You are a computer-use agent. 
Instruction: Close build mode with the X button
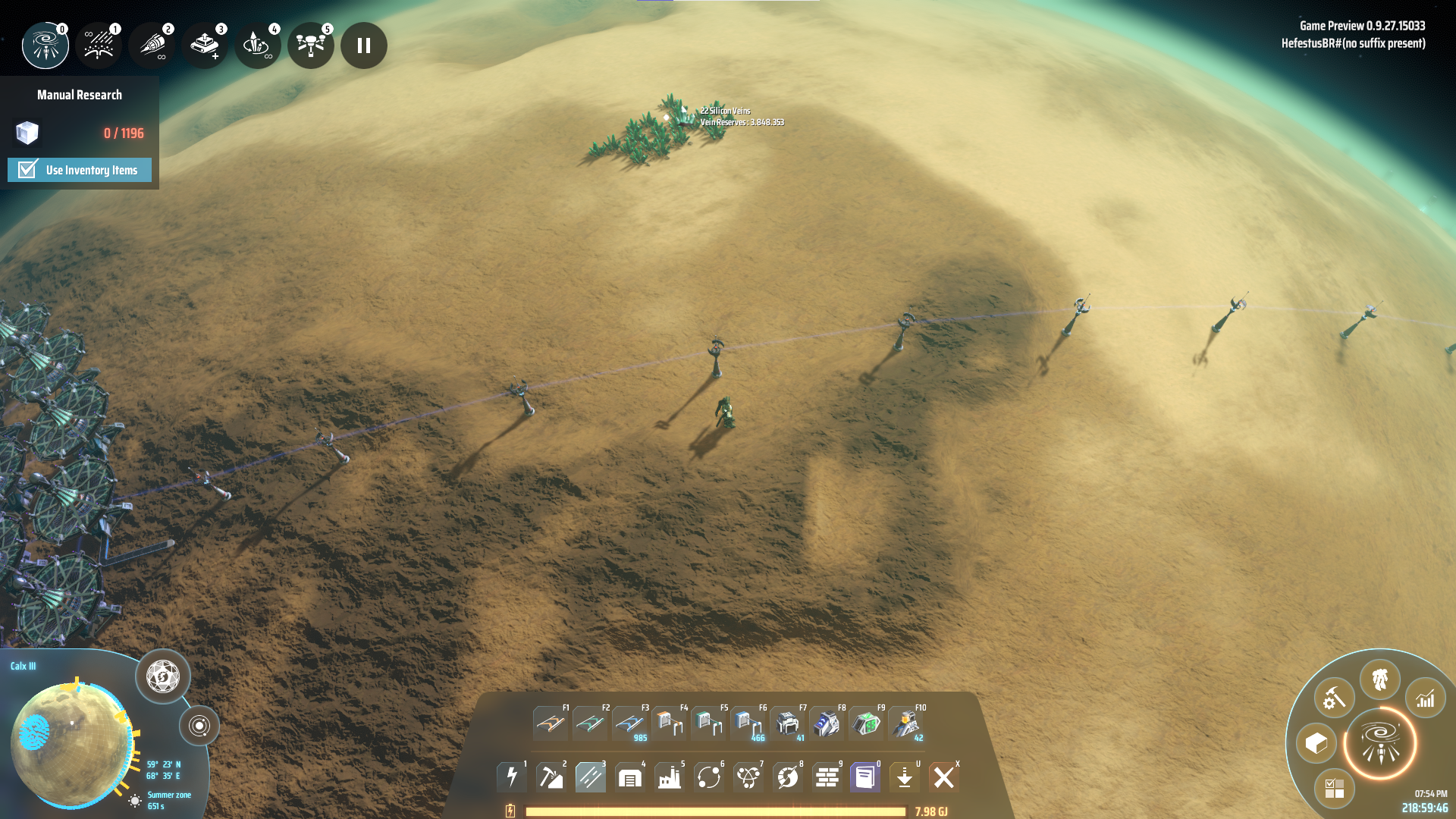coord(944,777)
